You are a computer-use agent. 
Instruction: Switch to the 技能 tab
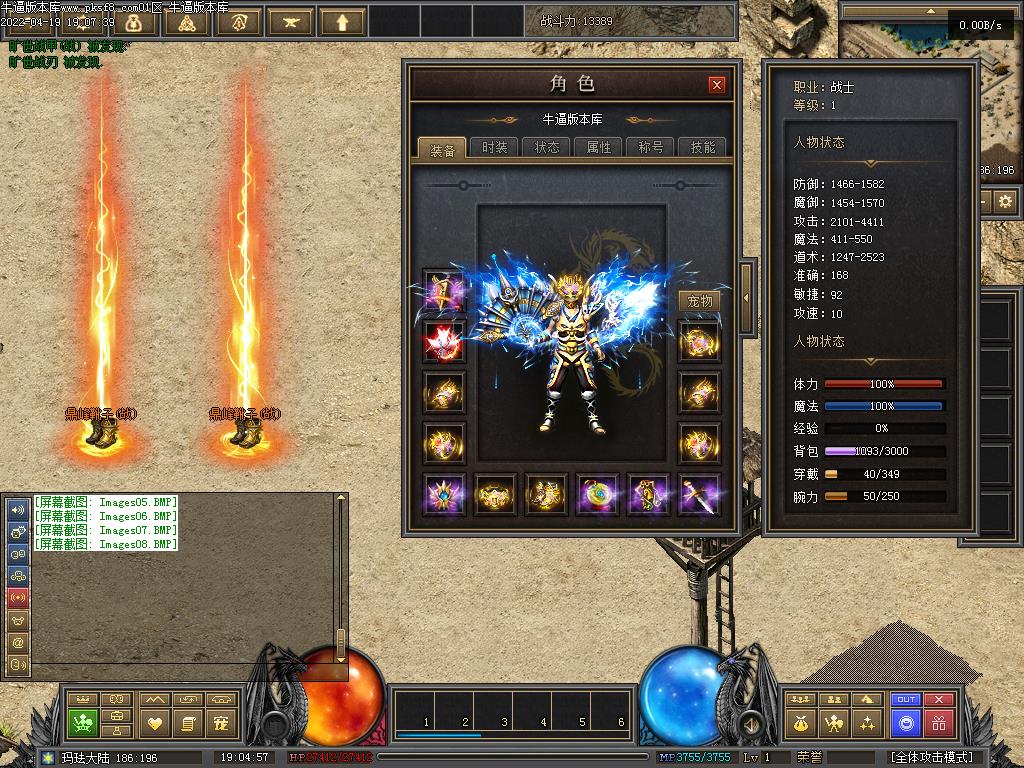703,147
